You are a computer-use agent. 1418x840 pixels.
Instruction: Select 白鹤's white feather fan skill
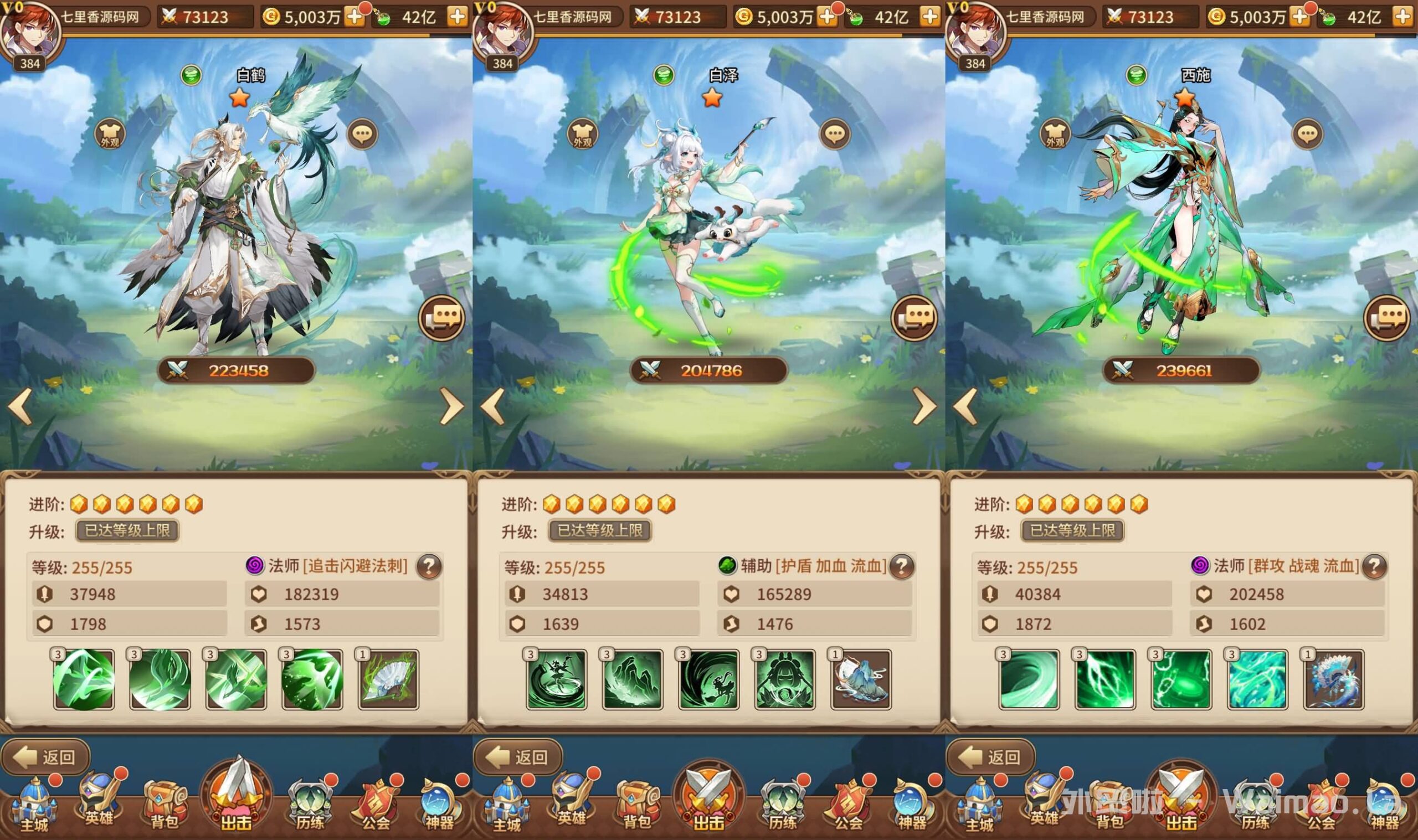pos(388,679)
